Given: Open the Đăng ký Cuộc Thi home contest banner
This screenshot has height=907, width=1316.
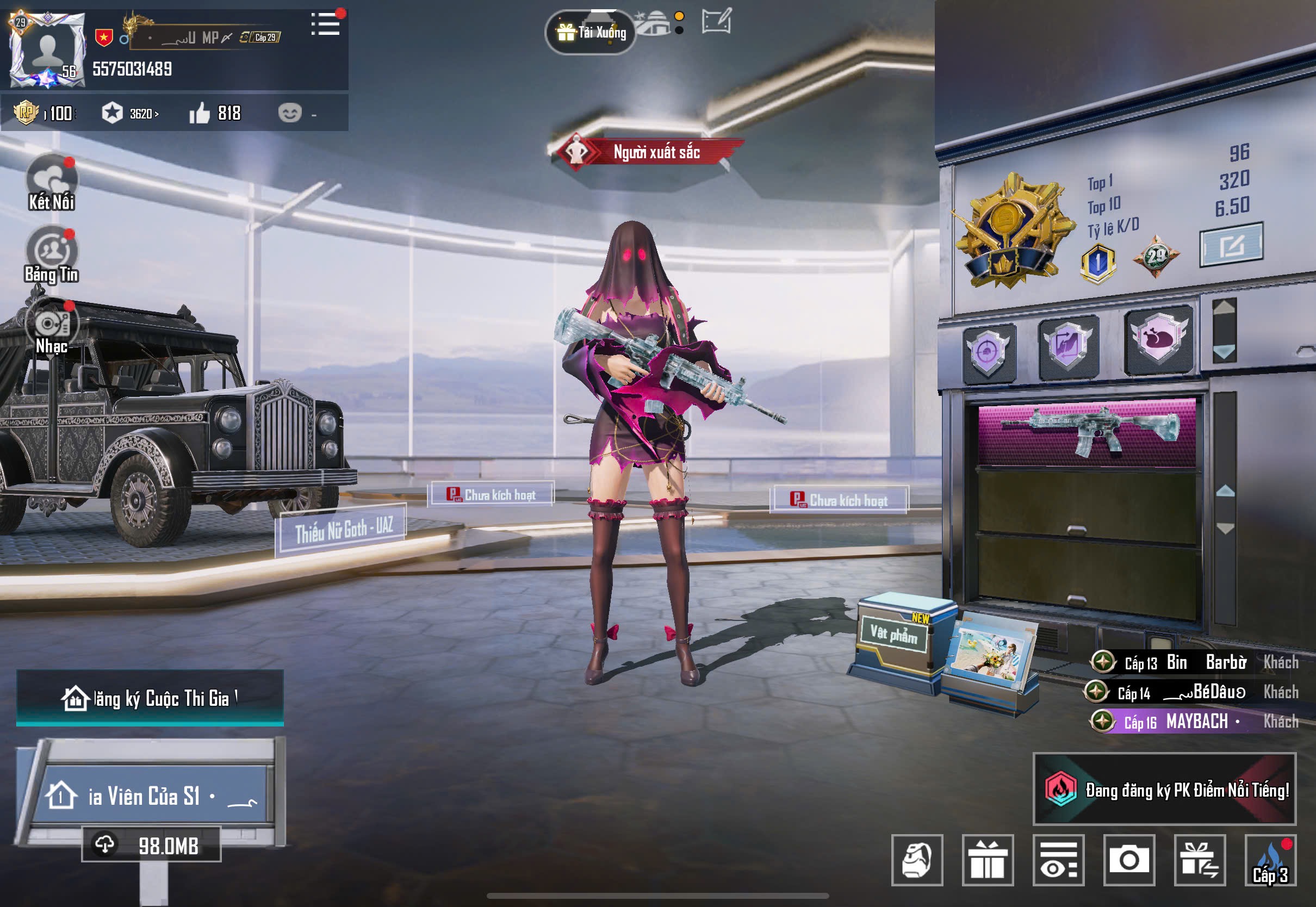Looking at the screenshot, I should 150,698.
